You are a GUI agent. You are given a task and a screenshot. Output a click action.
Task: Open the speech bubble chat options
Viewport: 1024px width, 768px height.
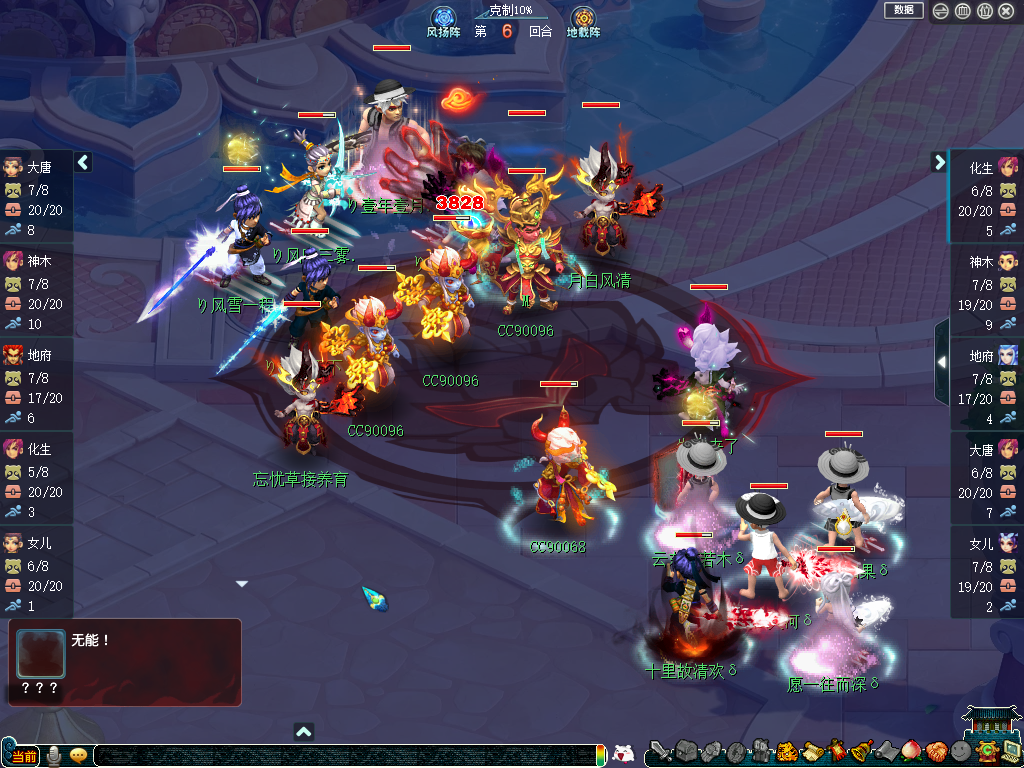[78, 755]
